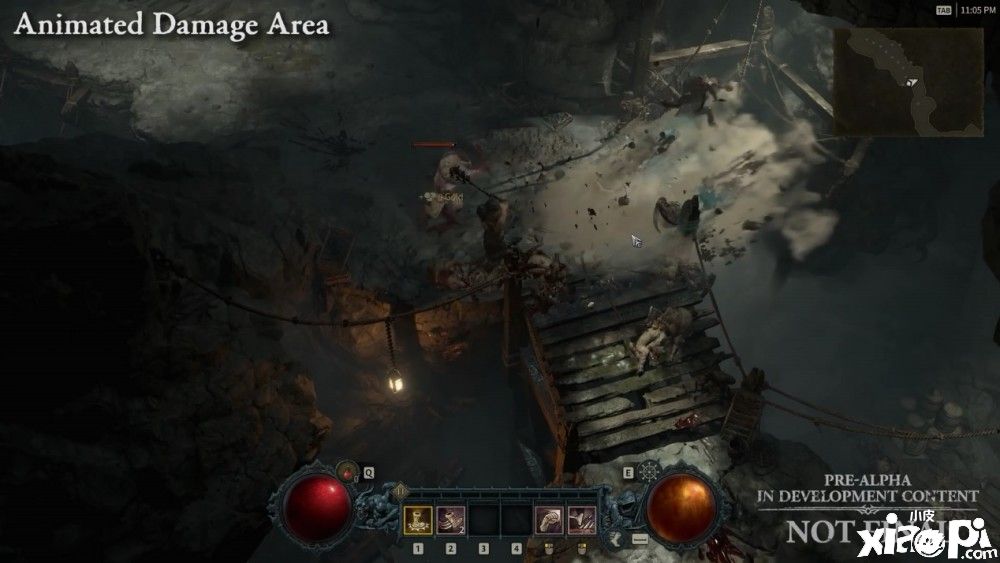1000x563 pixels.
Task: Activate the gold-highlighted skill in slot 1
Action: pyautogui.click(x=418, y=519)
